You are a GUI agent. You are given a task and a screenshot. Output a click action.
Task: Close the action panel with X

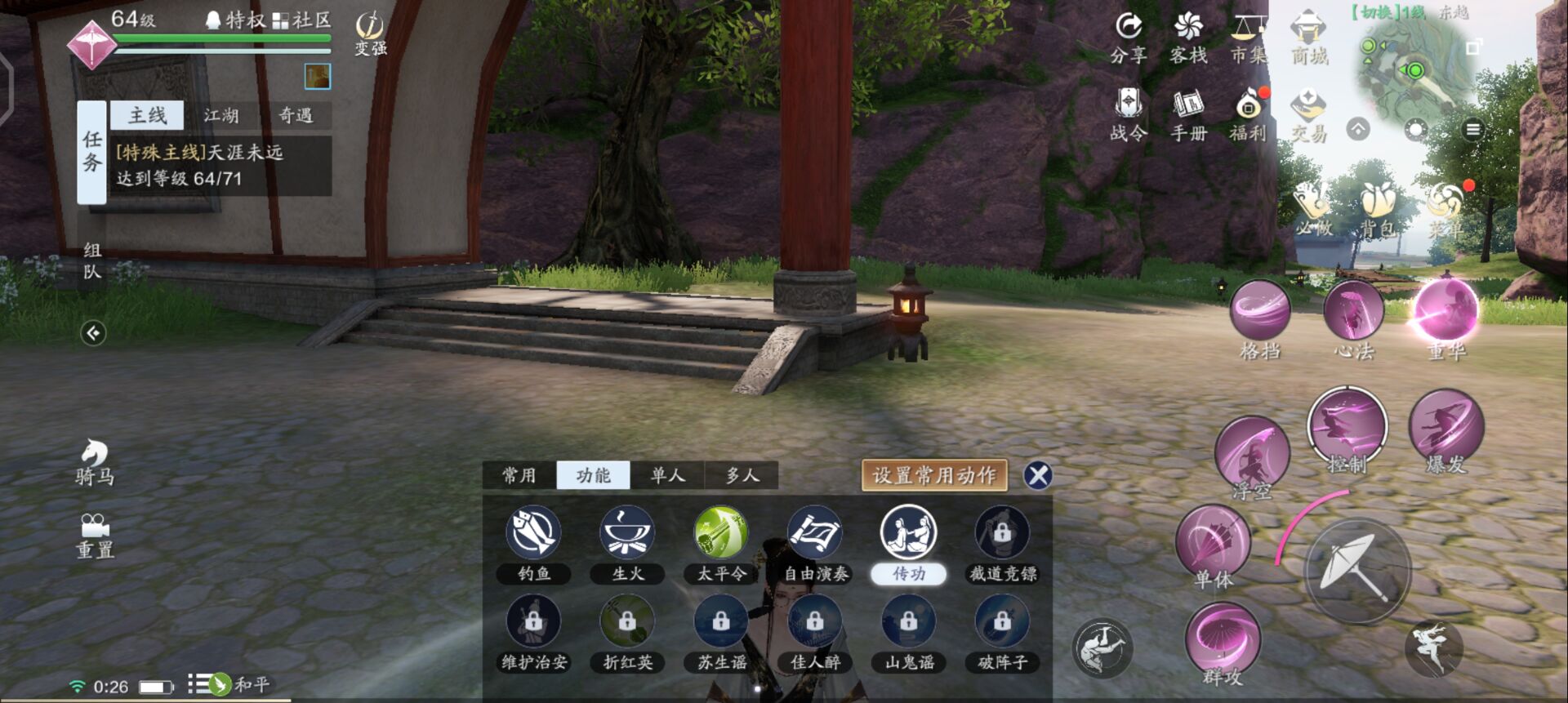(1038, 475)
